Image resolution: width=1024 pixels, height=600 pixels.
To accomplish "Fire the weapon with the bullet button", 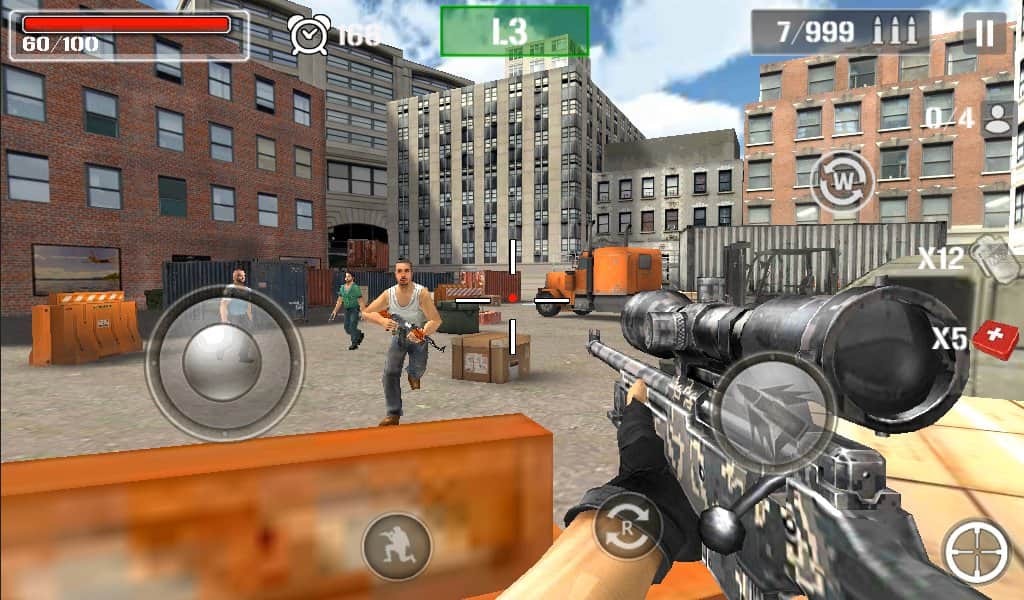I will click(x=774, y=412).
